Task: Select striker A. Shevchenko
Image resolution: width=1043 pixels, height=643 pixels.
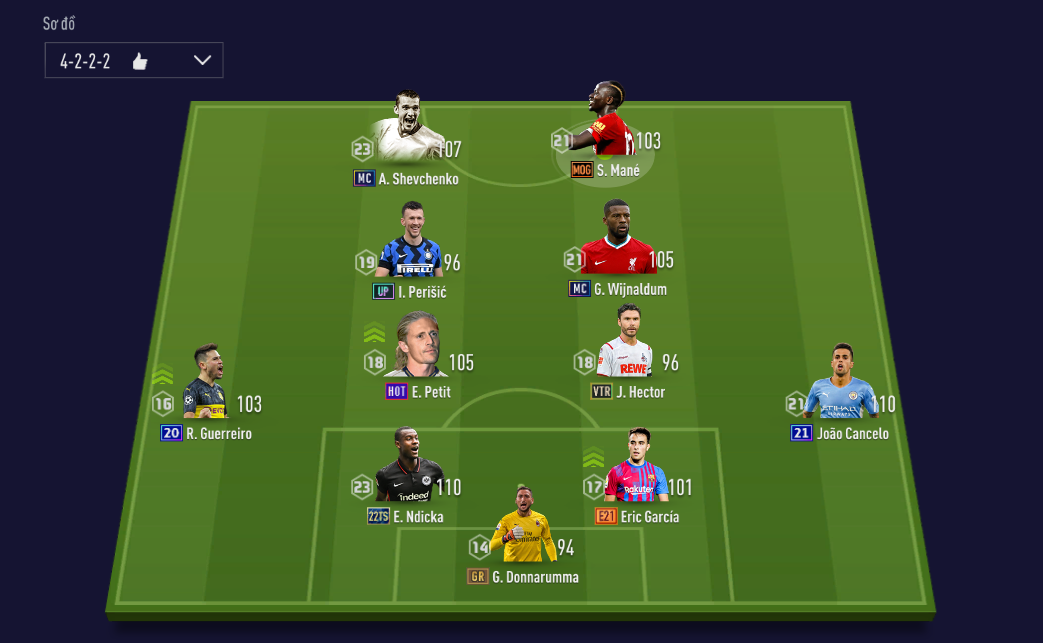Action: (407, 131)
